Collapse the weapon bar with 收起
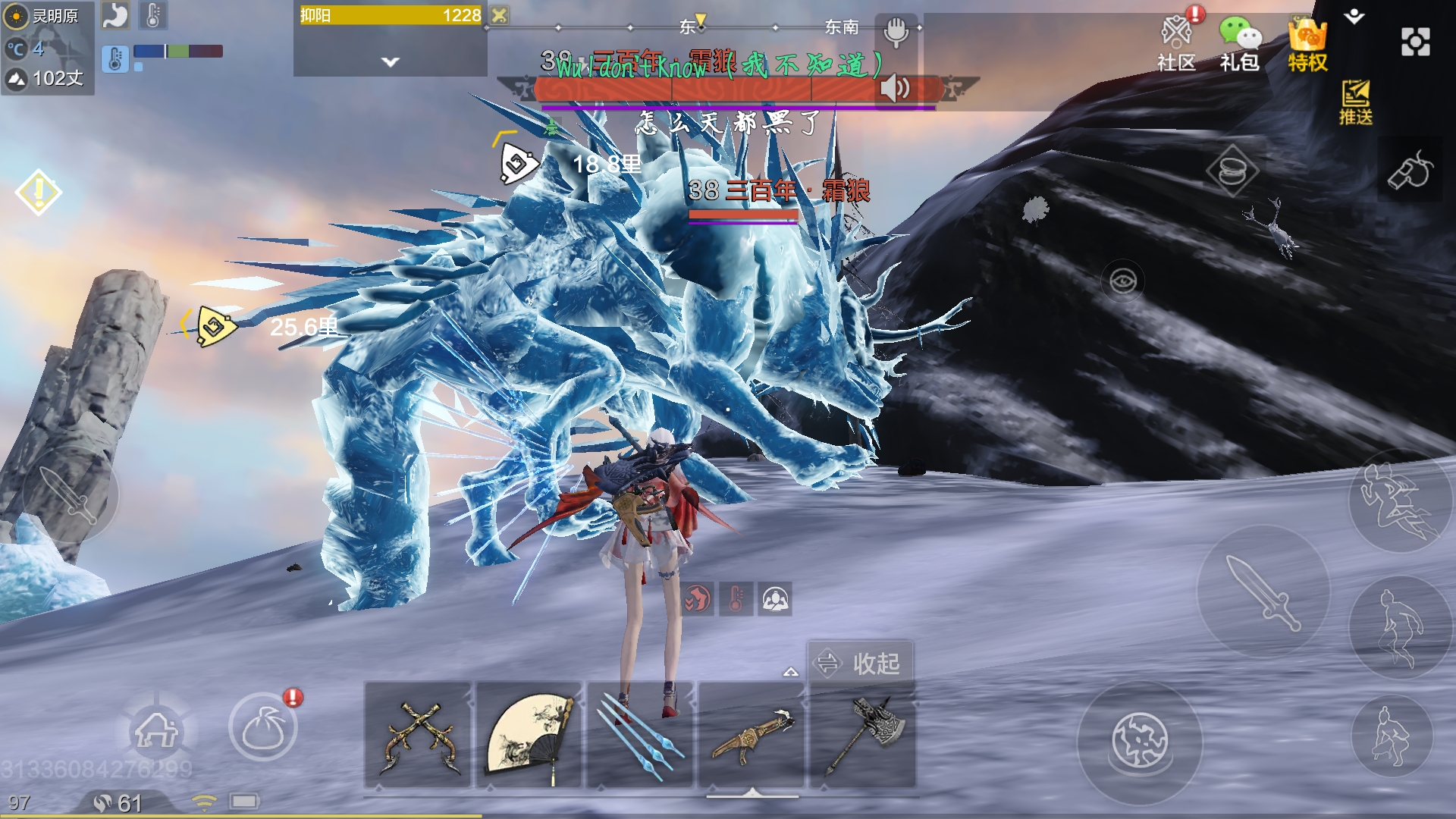Viewport: 1456px width, 819px height. coord(860,664)
